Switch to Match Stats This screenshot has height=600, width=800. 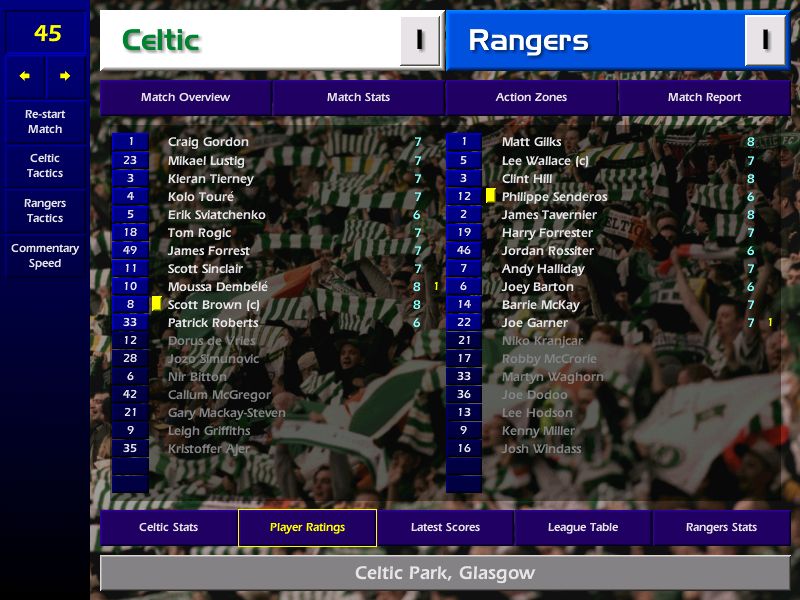(x=358, y=97)
